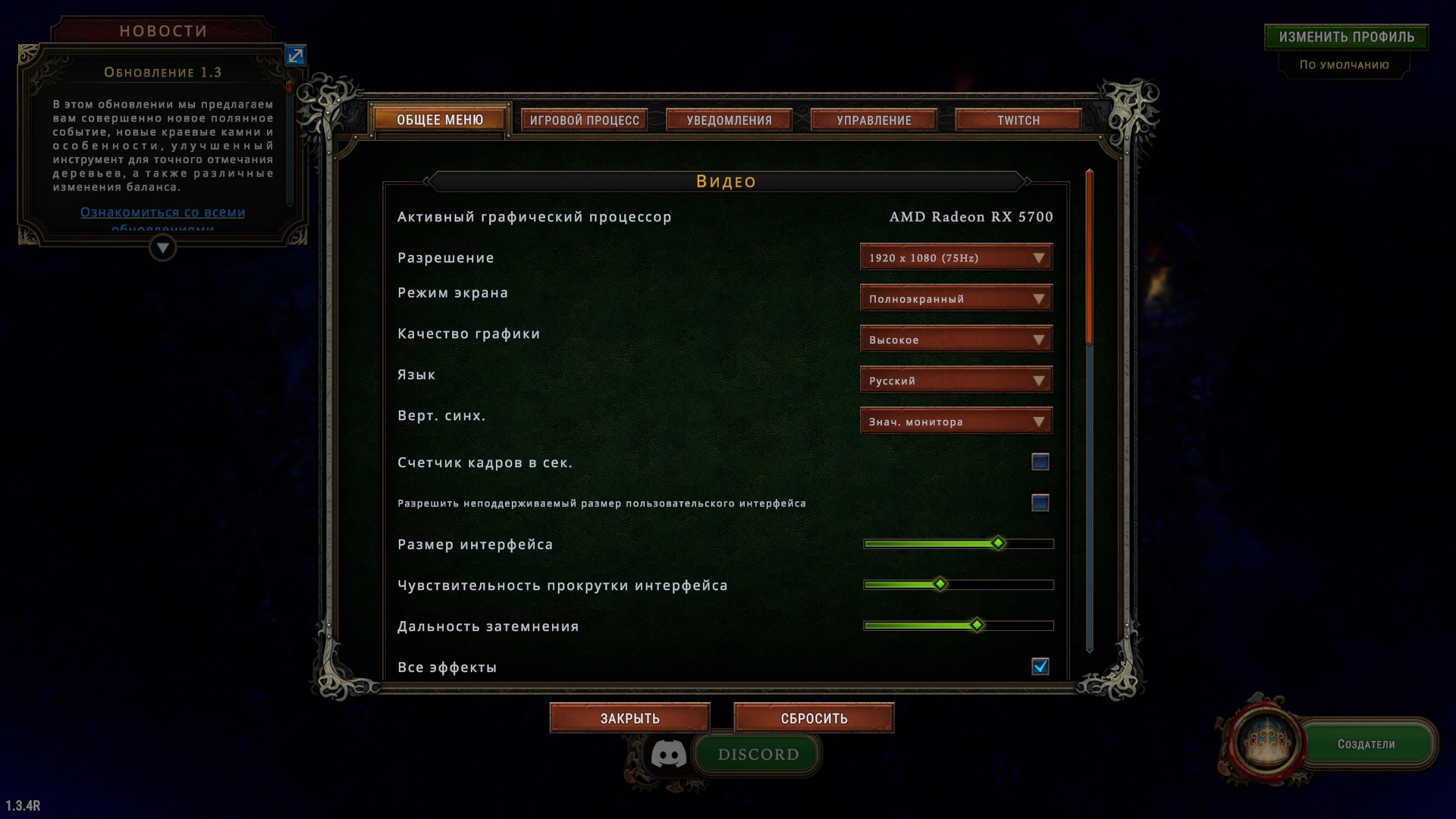Open the Режим экрана dropdown
This screenshot has height=819, width=1456.
click(x=955, y=299)
